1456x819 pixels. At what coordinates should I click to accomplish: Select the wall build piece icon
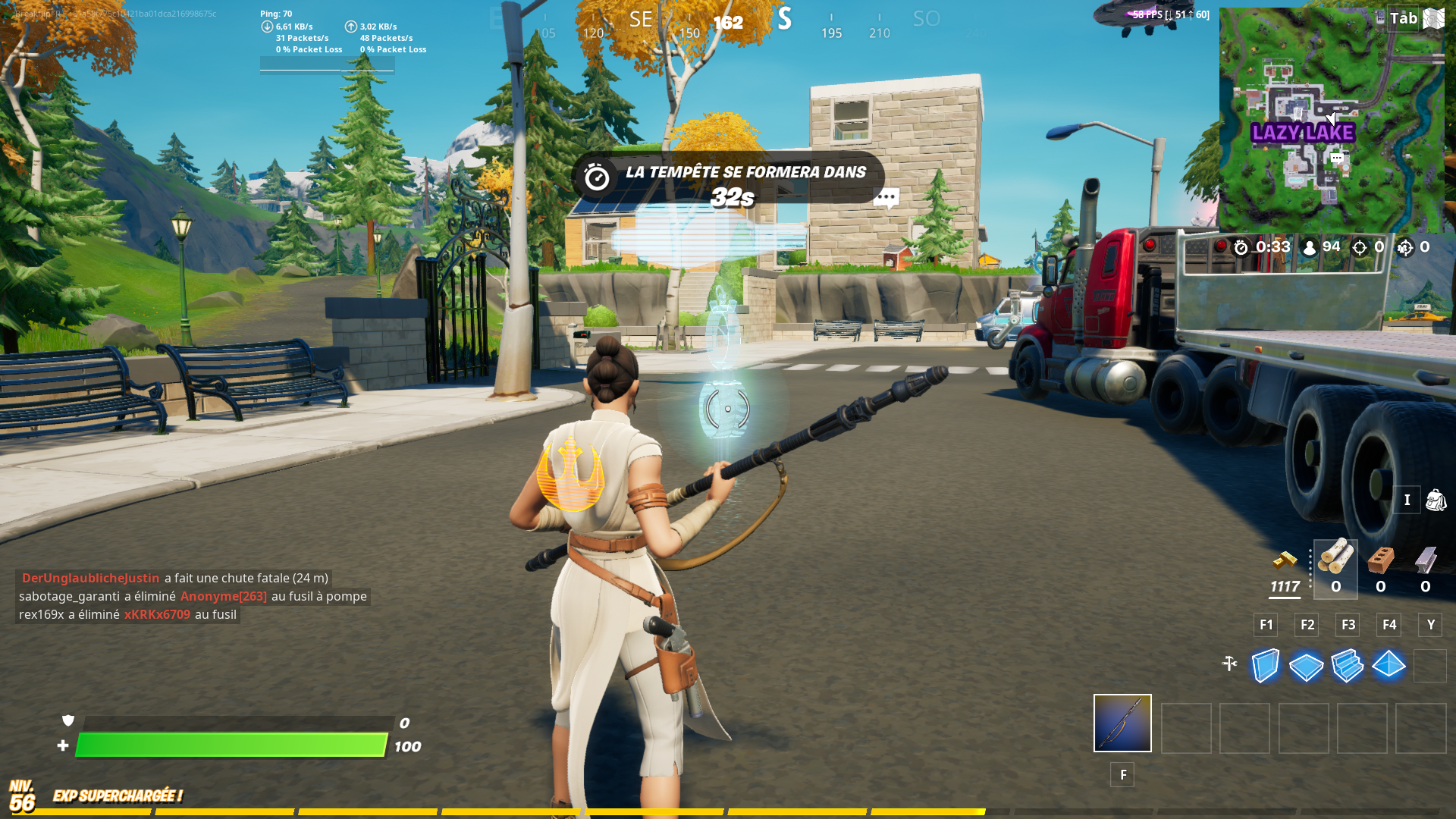(x=1264, y=666)
